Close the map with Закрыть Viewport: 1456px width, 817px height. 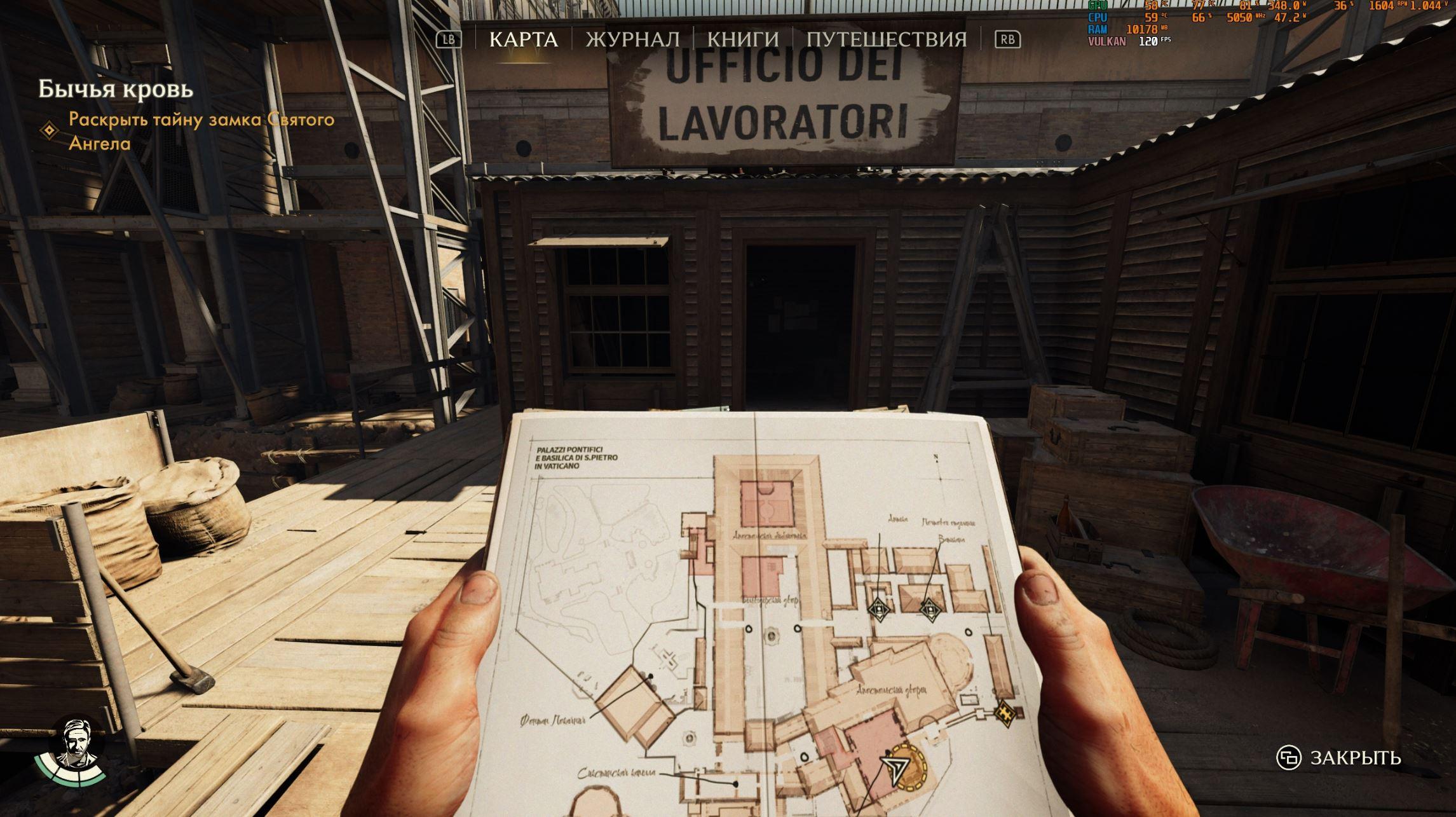[1340, 758]
